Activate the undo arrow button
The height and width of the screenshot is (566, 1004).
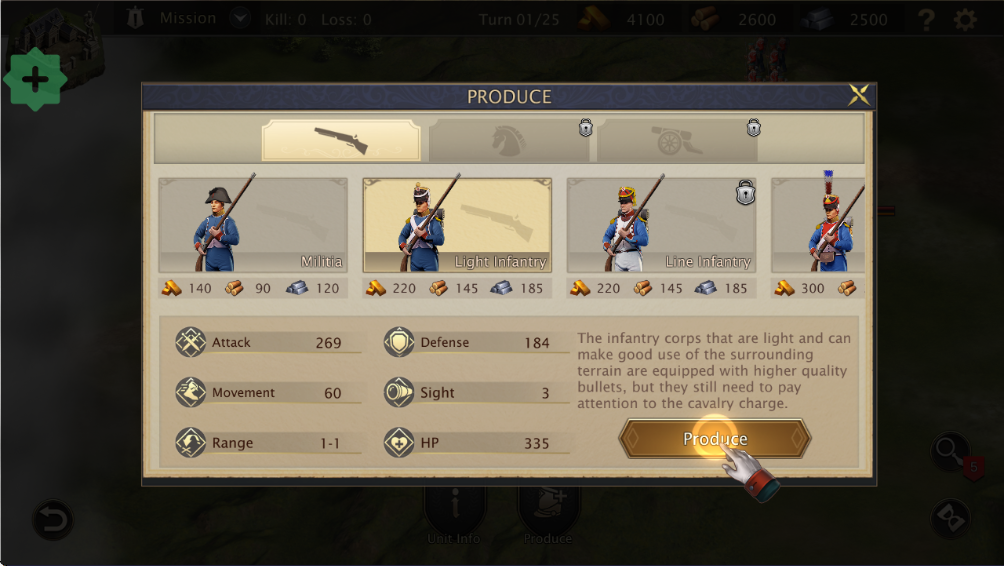pyautogui.click(x=52, y=520)
